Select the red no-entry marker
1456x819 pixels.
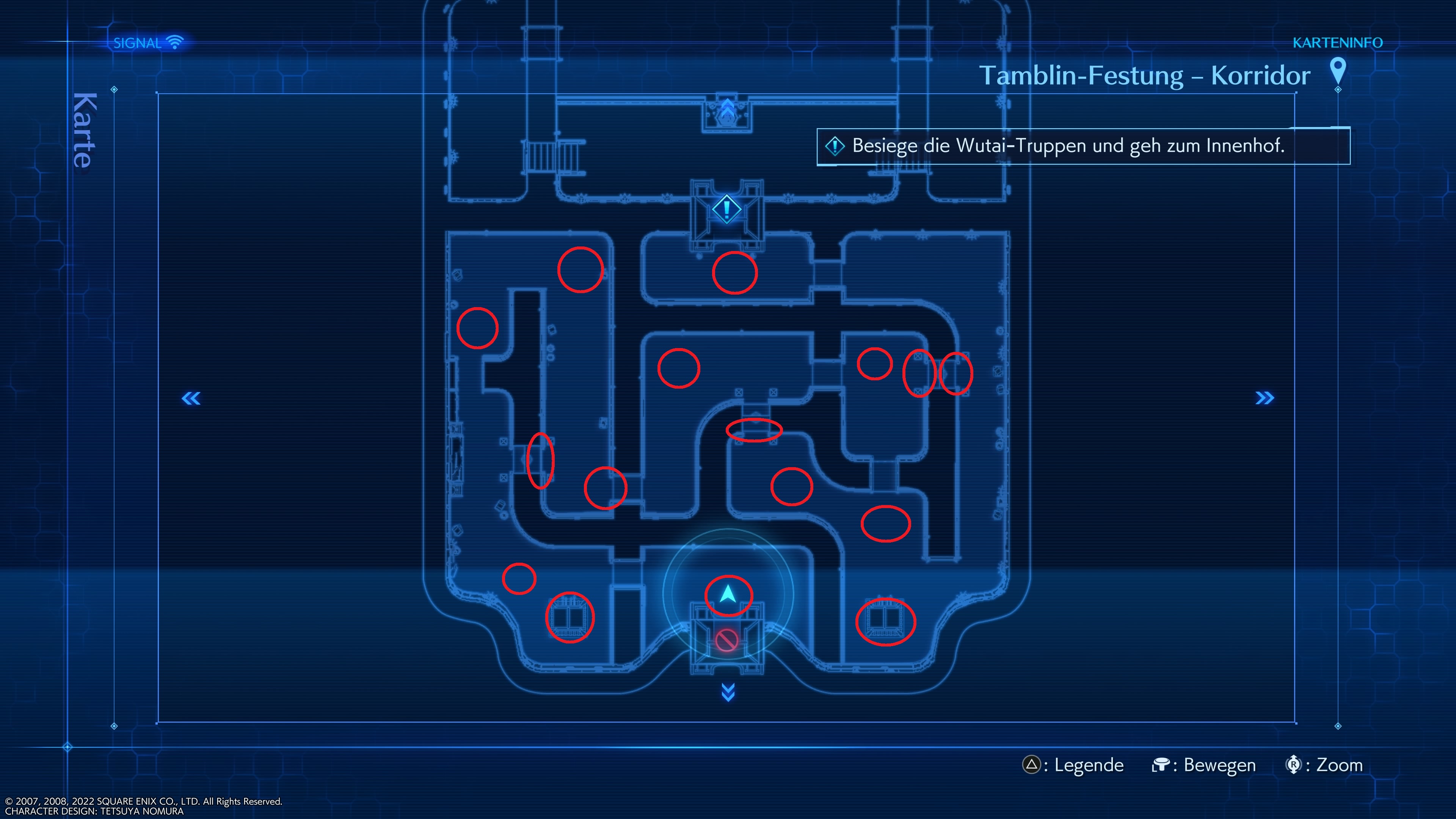(x=726, y=640)
